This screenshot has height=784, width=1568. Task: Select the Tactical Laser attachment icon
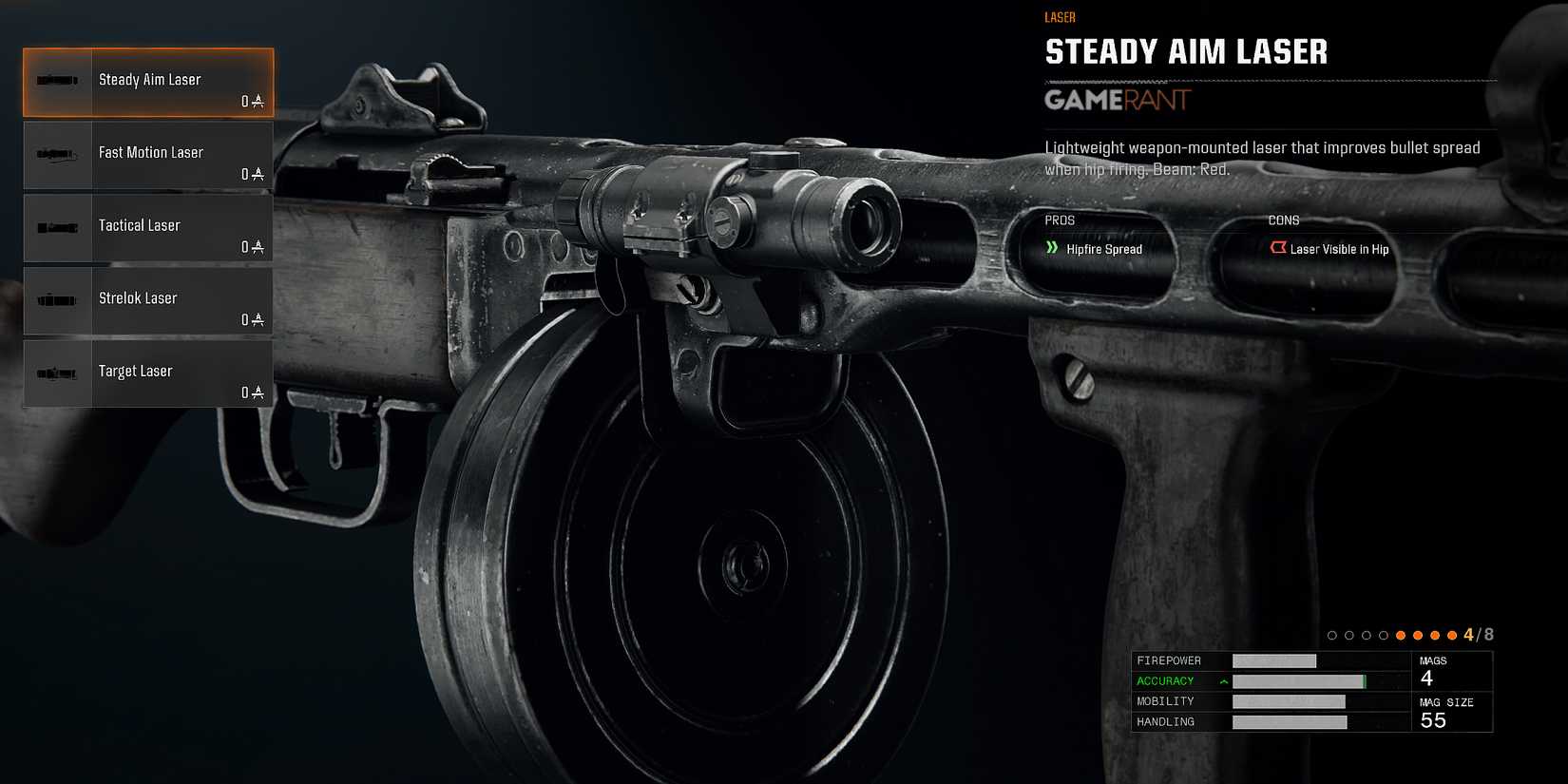[x=55, y=228]
